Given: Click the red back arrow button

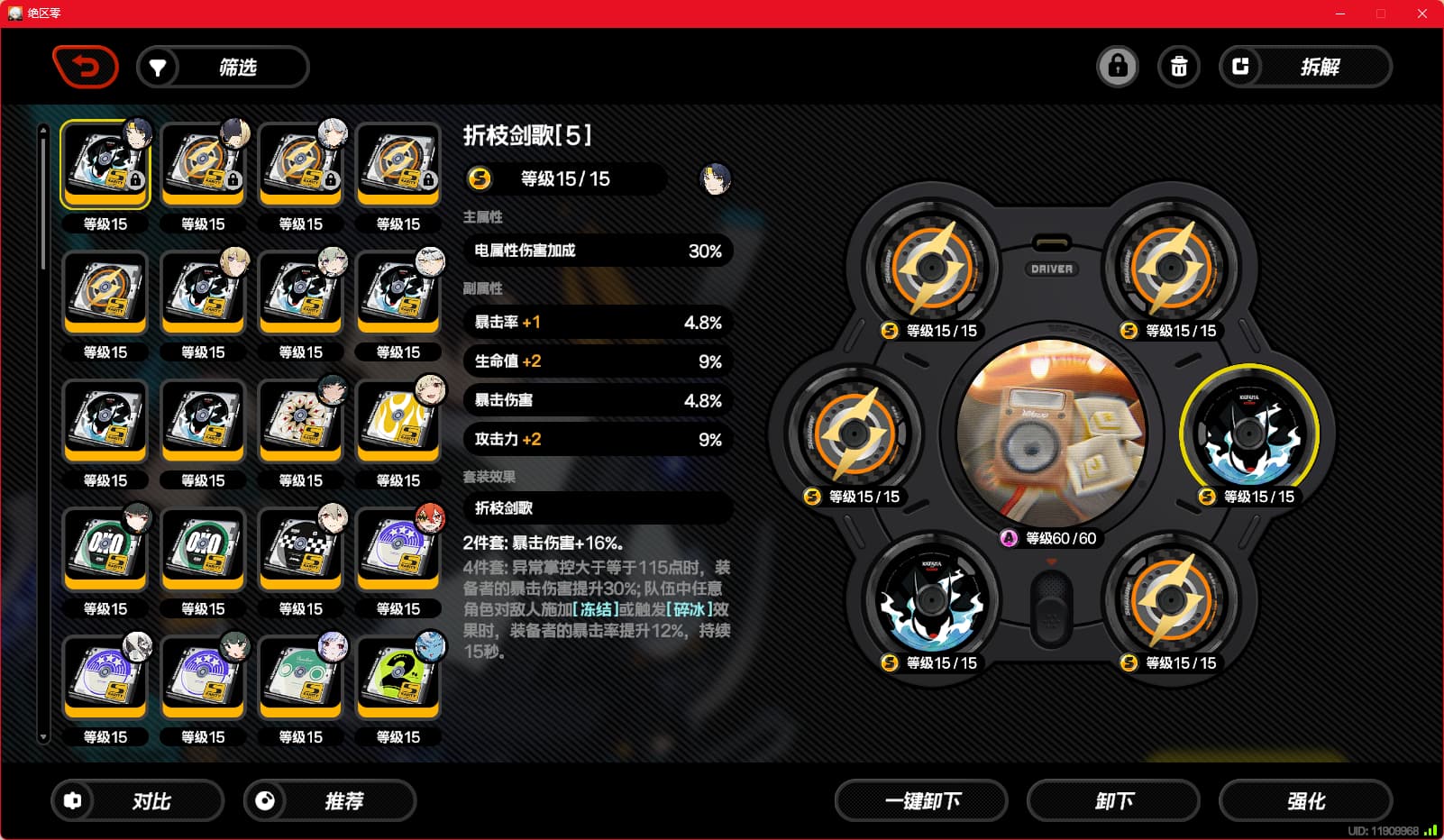Looking at the screenshot, I should 86,67.
